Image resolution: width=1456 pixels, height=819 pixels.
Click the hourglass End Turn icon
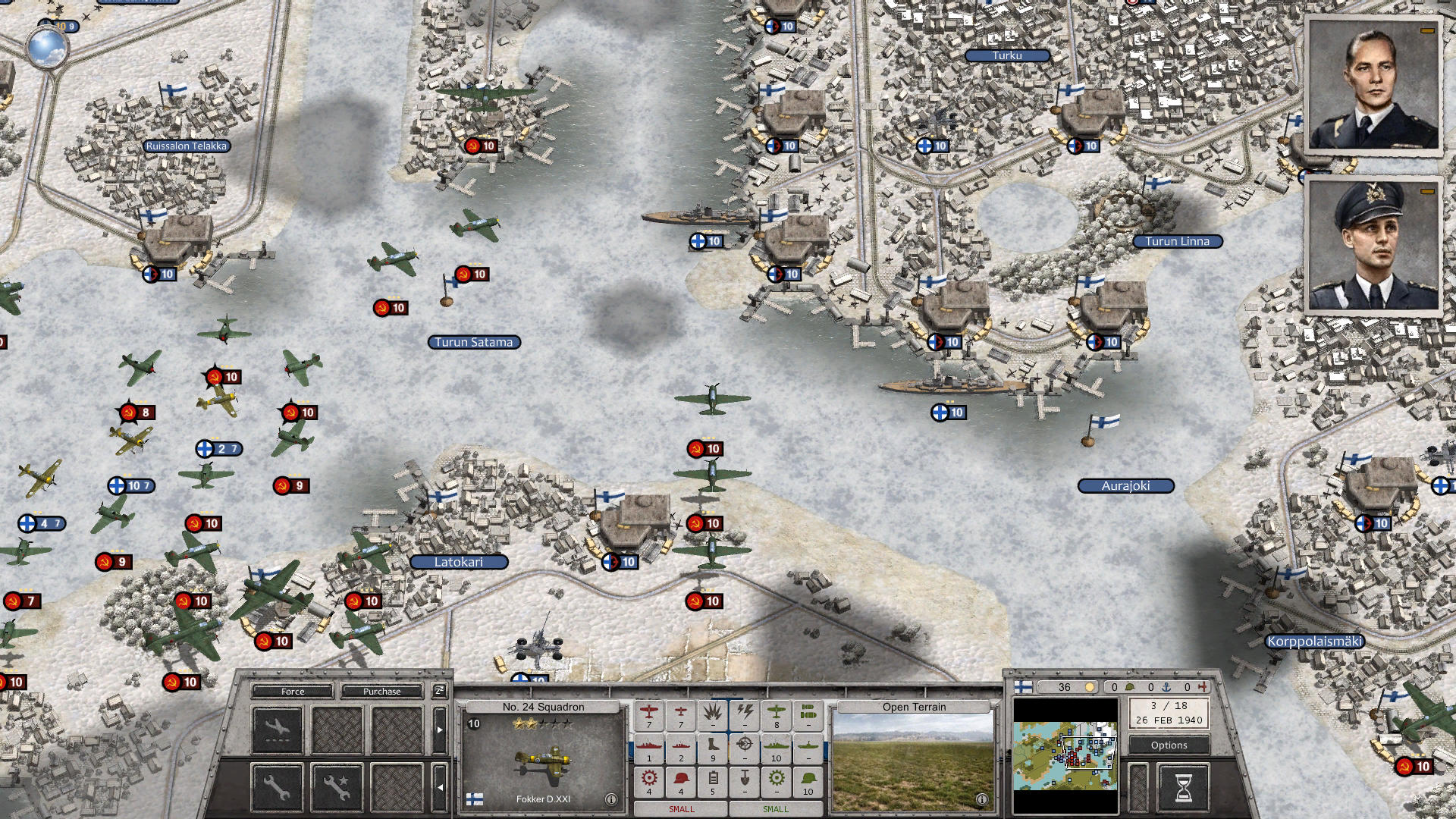(x=1183, y=788)
